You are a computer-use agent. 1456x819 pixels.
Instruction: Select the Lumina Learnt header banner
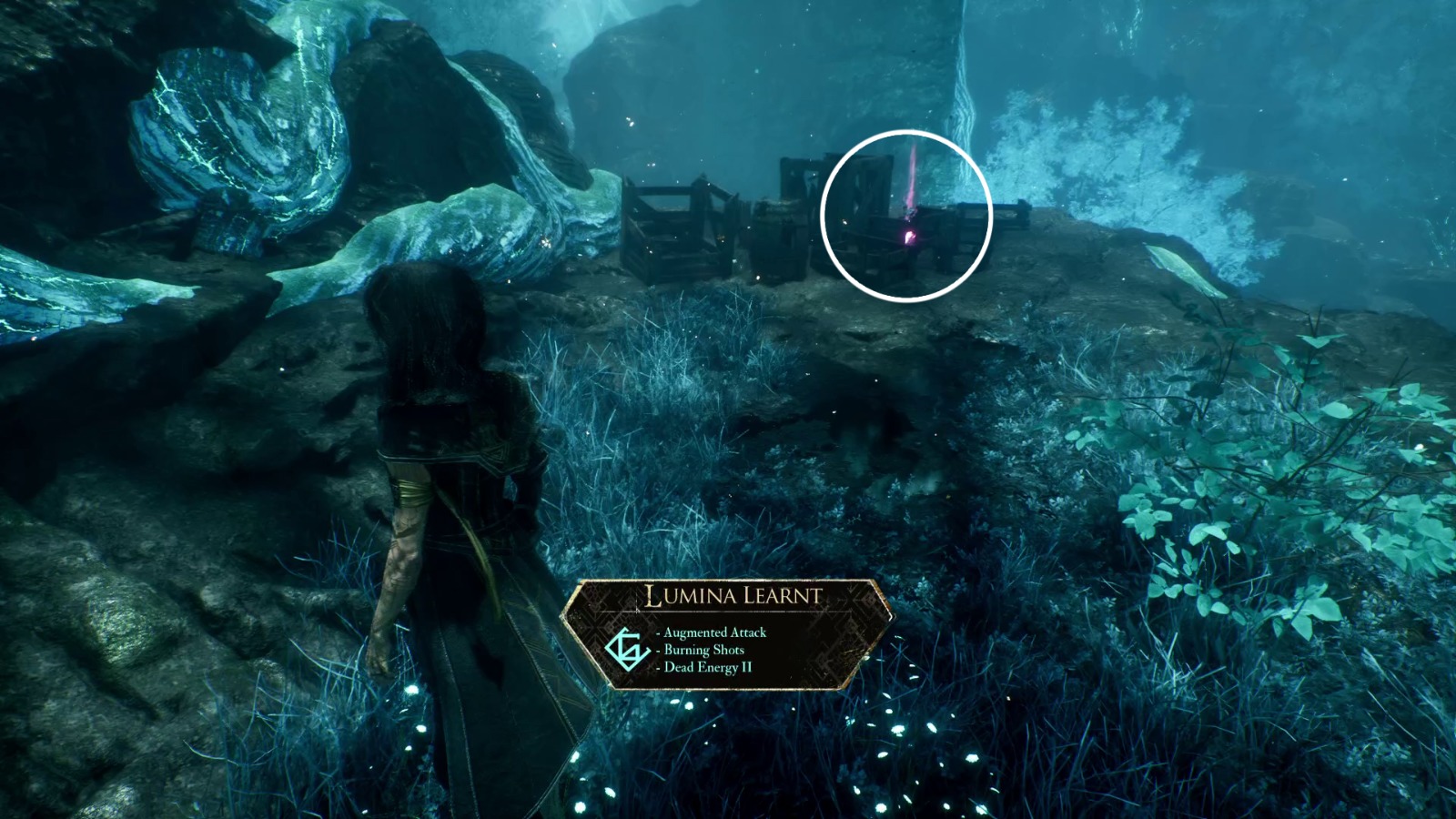[x=733, y=596]
